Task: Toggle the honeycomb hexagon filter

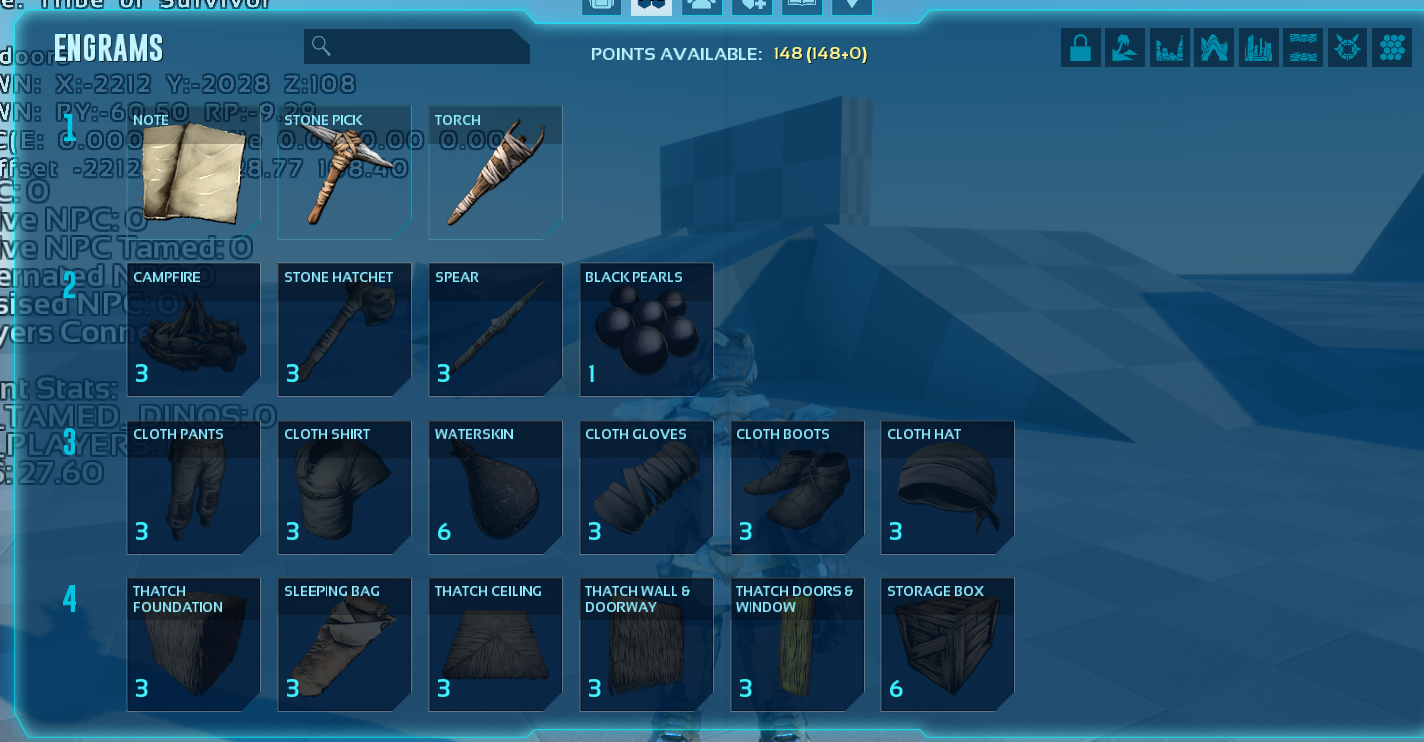Action: pos(1391,48)
